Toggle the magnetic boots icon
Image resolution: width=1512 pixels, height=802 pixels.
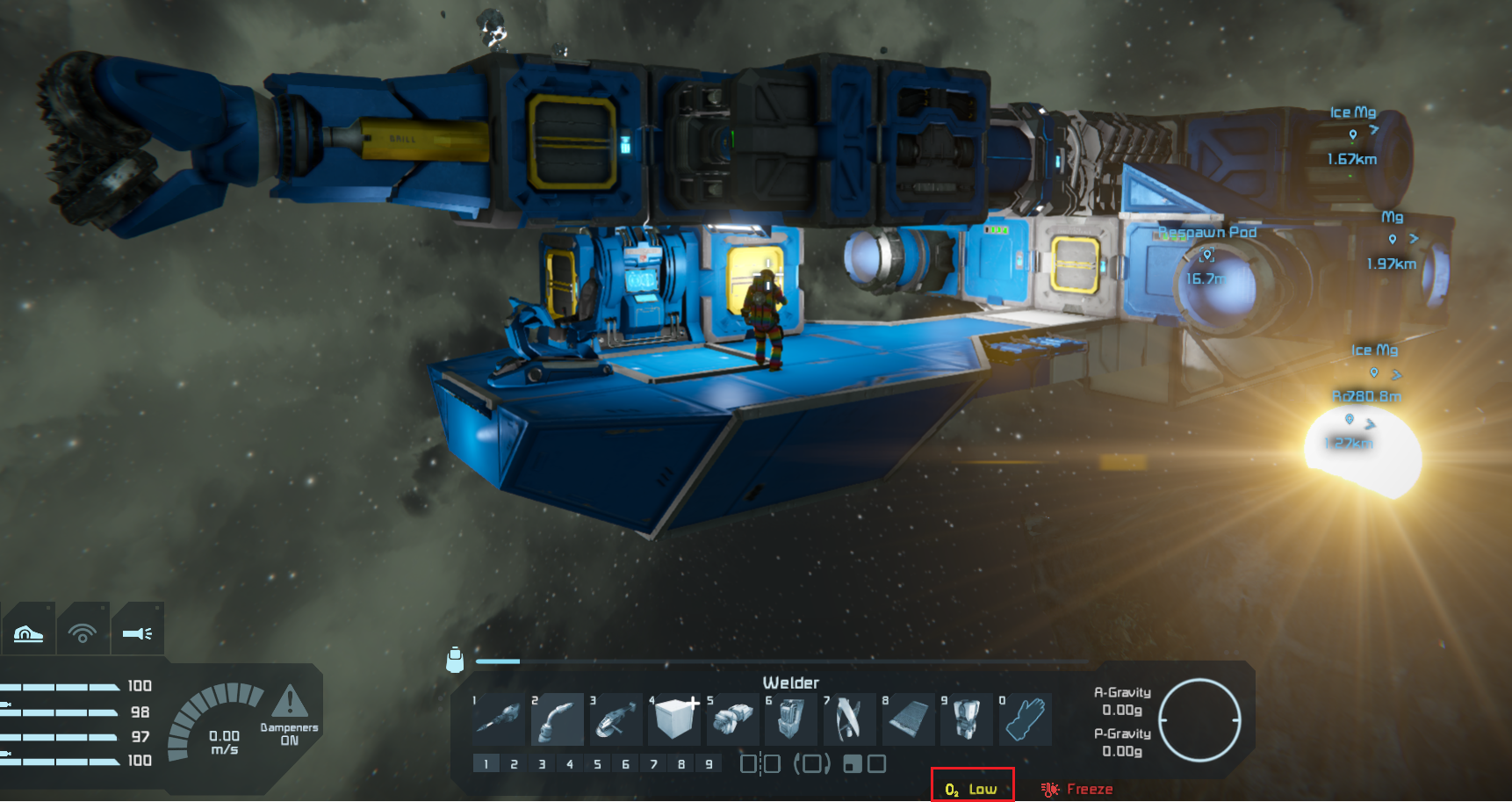pos(28,629)
